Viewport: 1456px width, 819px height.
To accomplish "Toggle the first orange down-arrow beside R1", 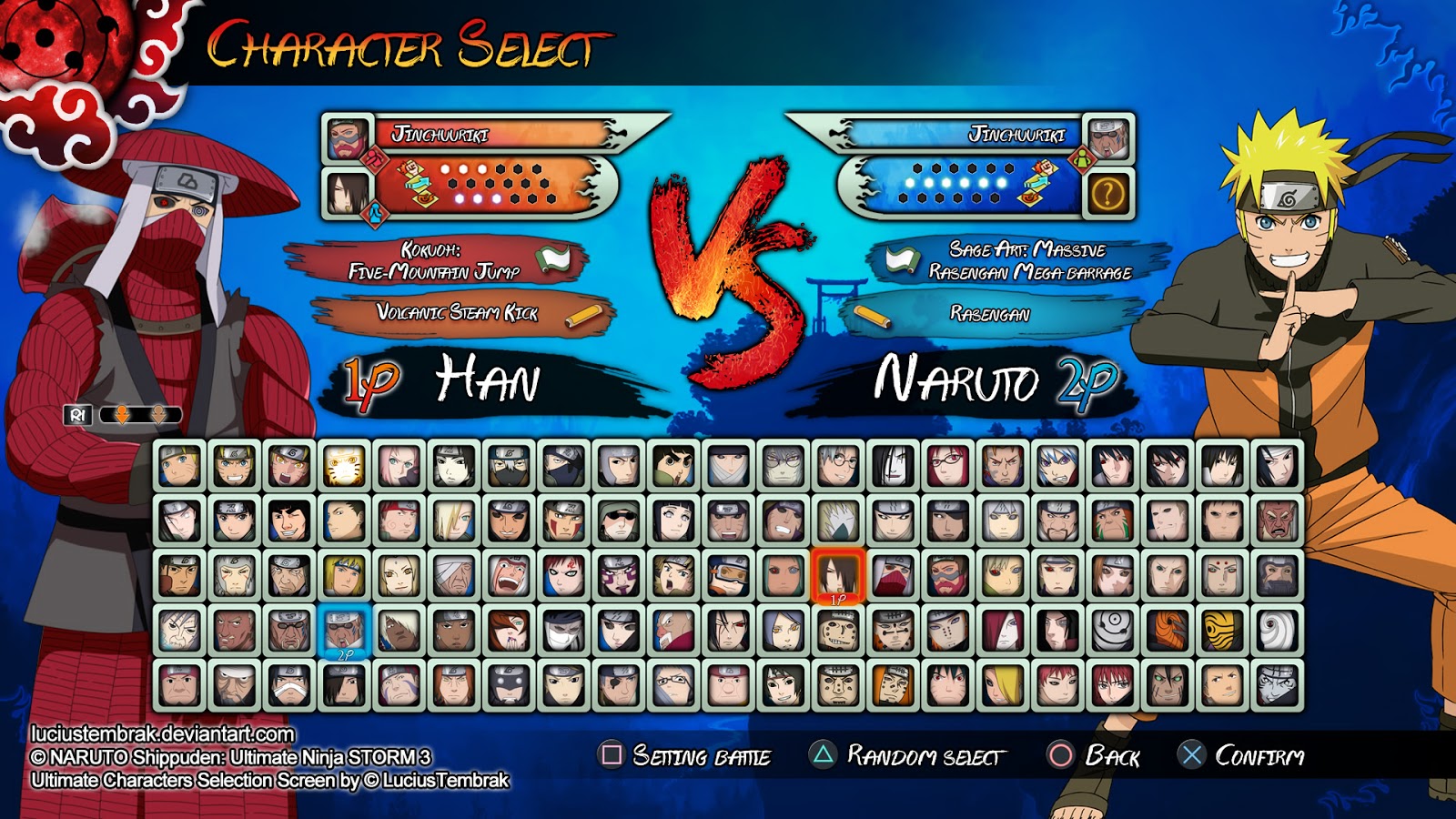I will click(122, 414).
